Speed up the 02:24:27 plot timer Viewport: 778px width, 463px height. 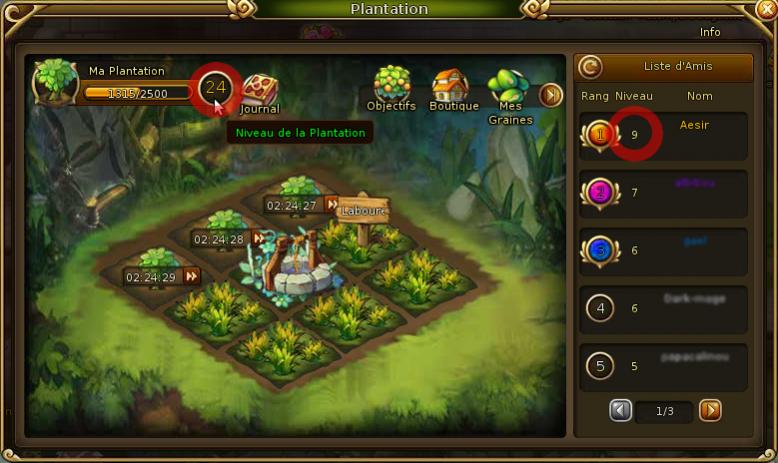click(331, 206)
